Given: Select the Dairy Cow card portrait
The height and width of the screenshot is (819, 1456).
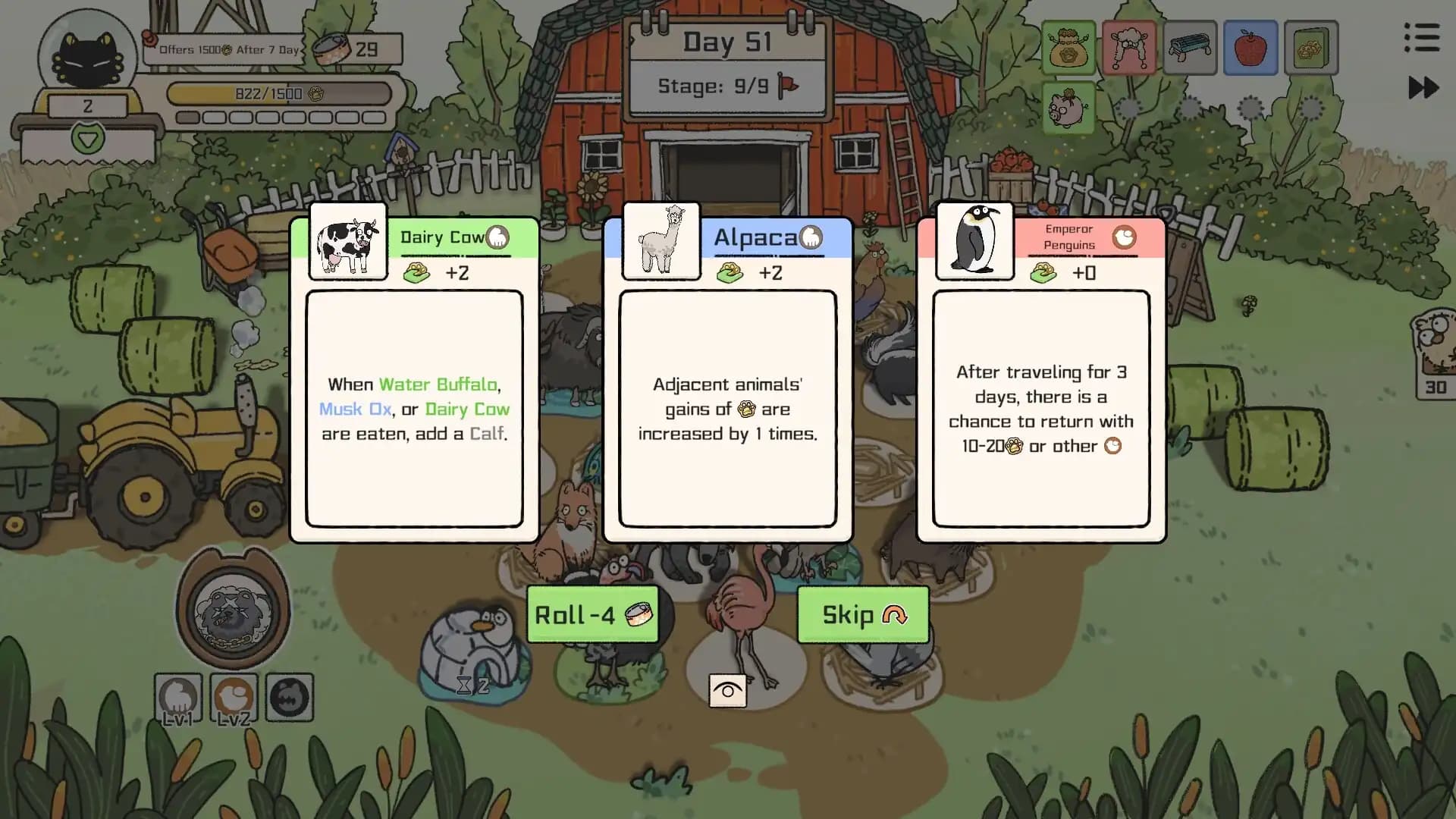Looking at the screenshot, I should tap(347, 241).
